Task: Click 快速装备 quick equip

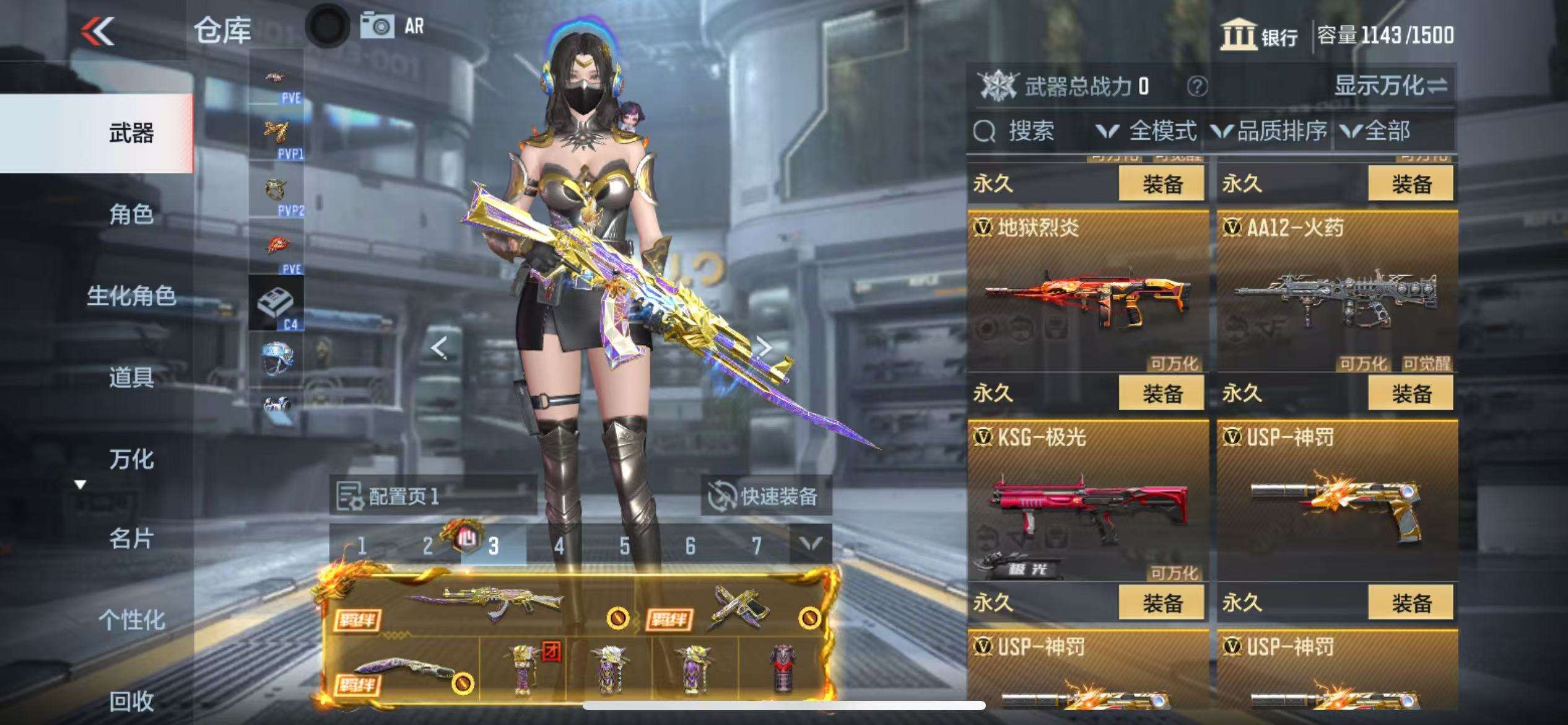Action: [765, 496]
